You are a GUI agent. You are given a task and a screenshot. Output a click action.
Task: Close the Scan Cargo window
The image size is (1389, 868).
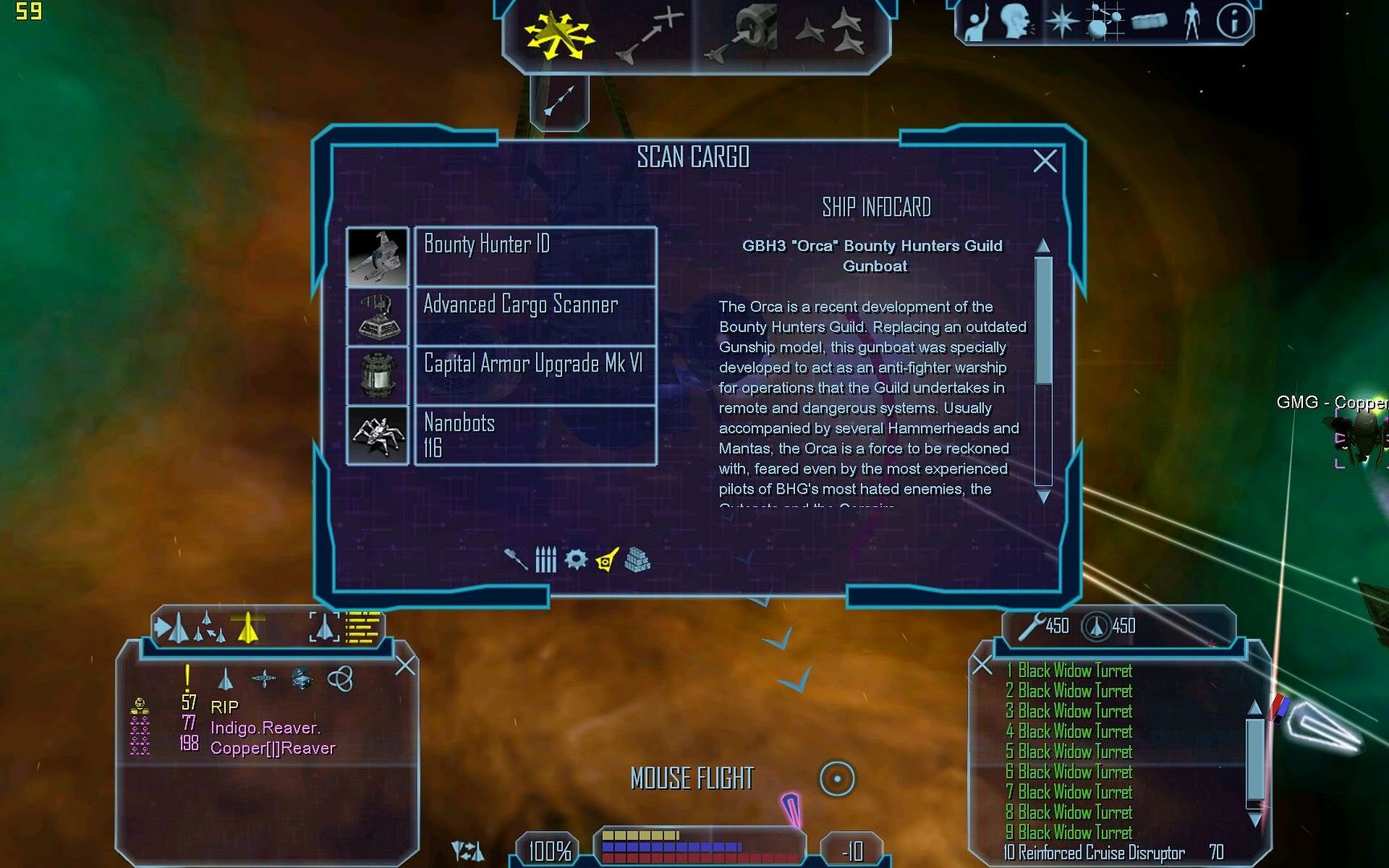[1044, 162]
